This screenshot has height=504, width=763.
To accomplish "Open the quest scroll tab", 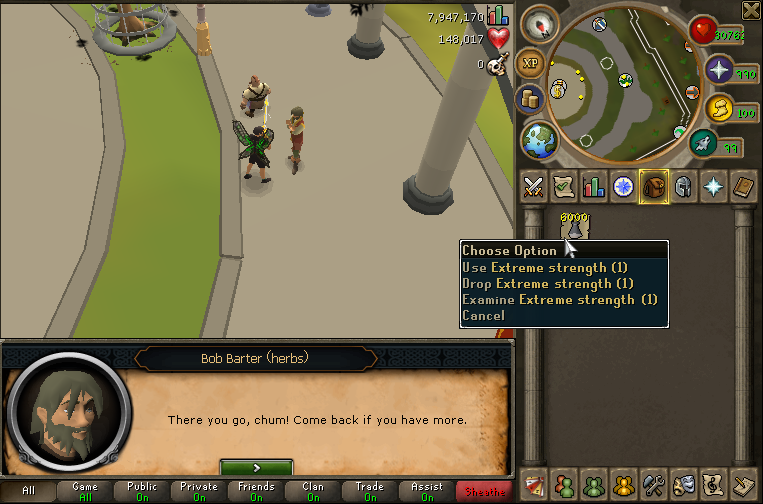I will [563, 187].
